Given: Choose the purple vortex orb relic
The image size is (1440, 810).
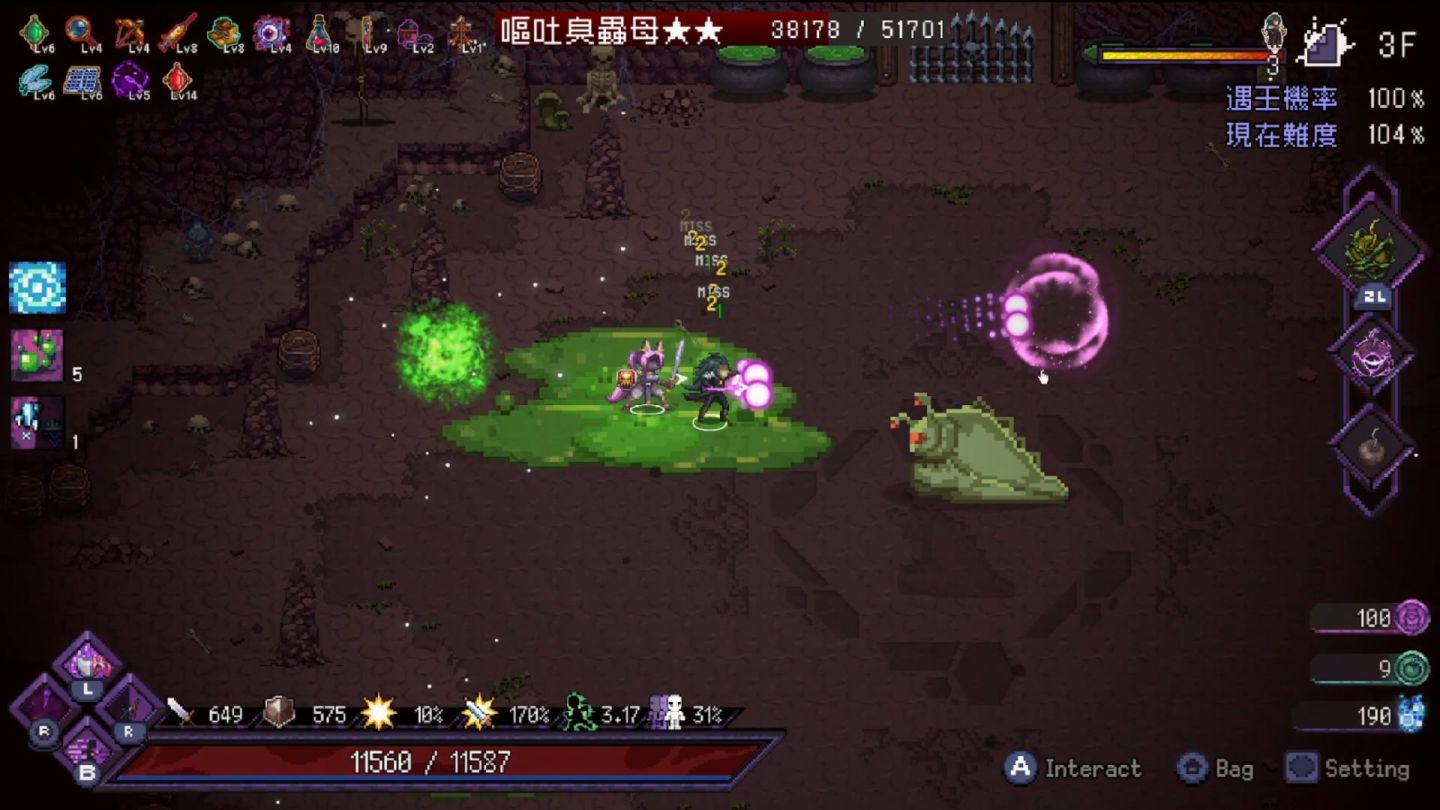Looking at the screenshot, I should [130, 79].
